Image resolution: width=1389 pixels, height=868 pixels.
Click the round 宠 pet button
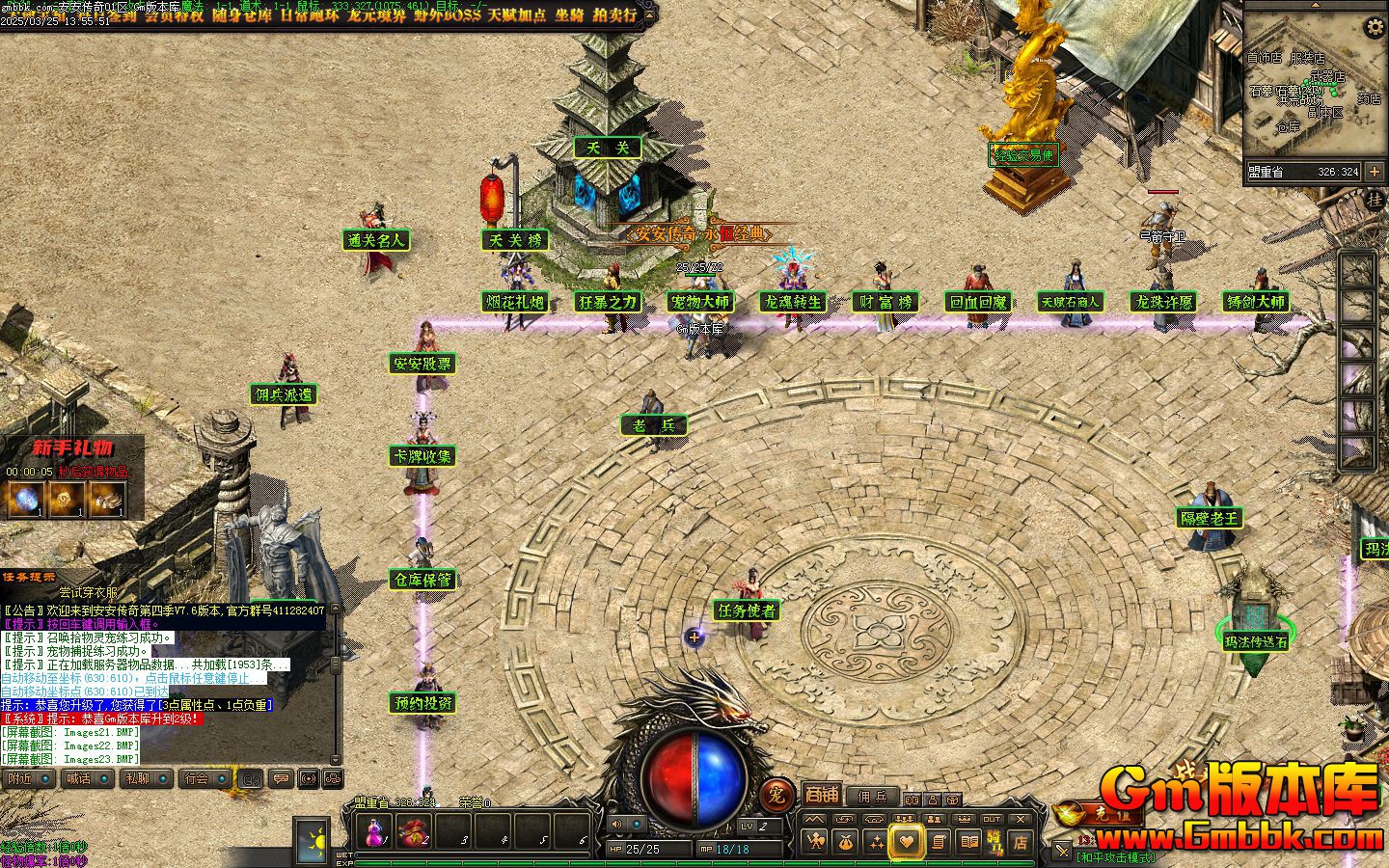(x=776, y=796)
